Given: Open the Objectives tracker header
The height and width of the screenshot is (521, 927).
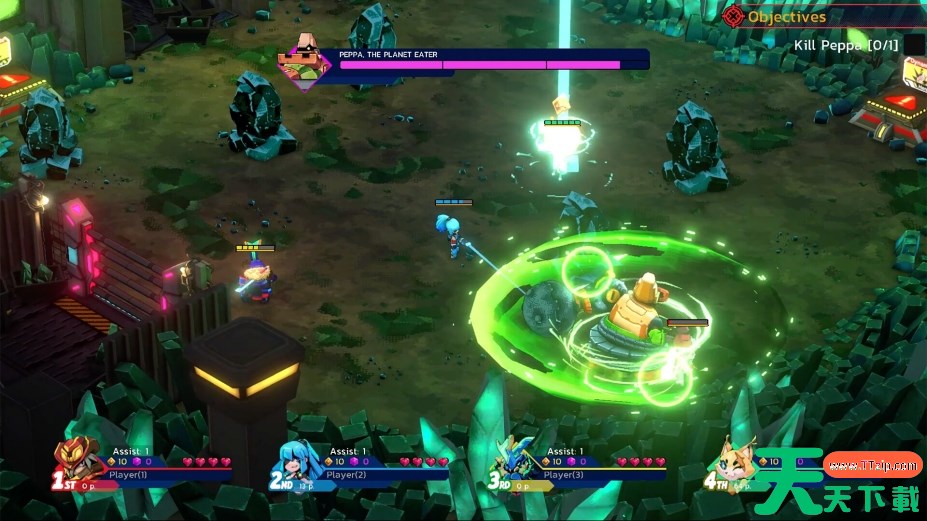Looking at the screenshot, I should [786, 16].
